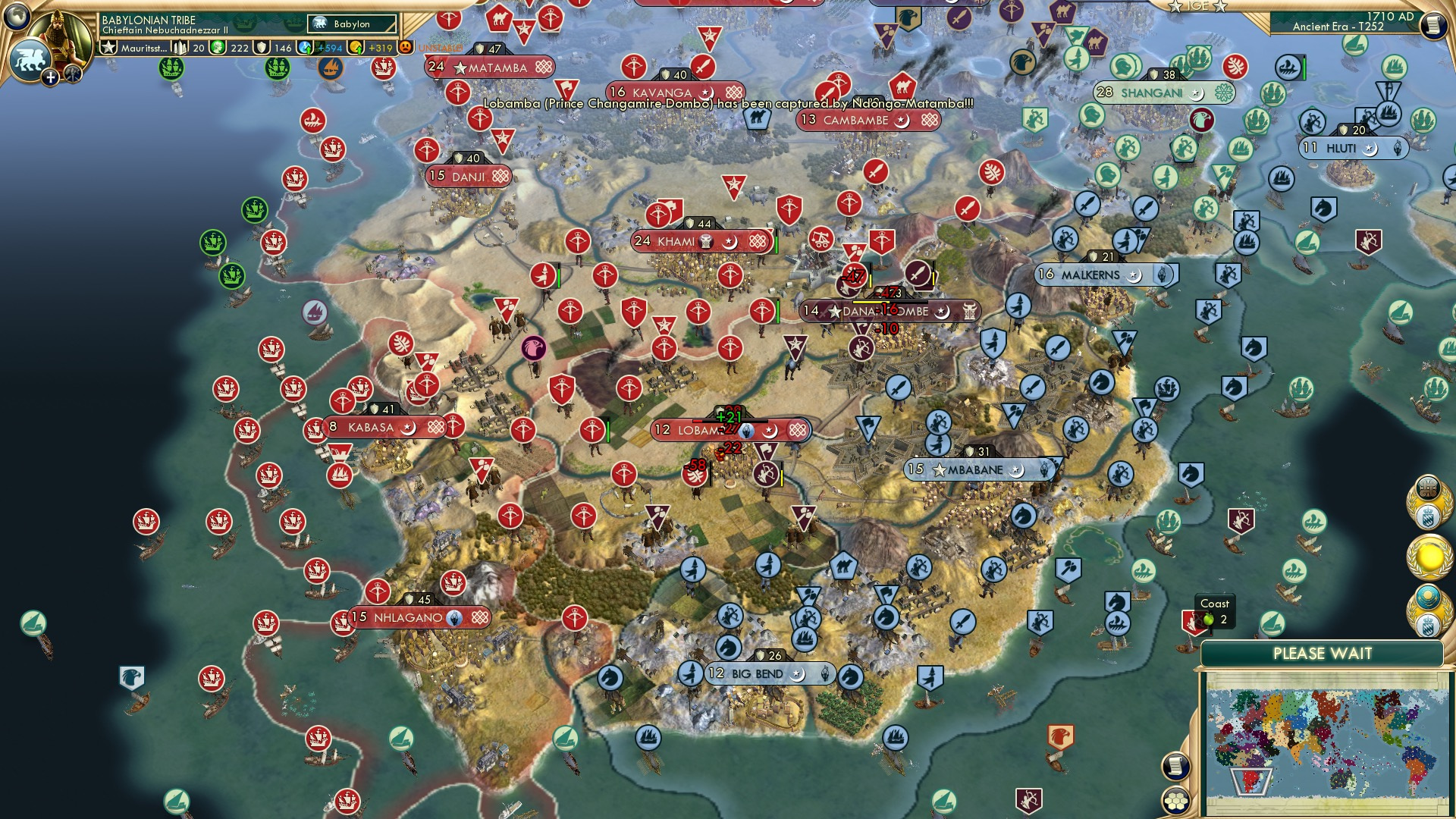The width and height of the screenshot is (1456, 819).
Task: Open the unstable happiness face icon
Action: pyautogui.click(x=404, y=45)
